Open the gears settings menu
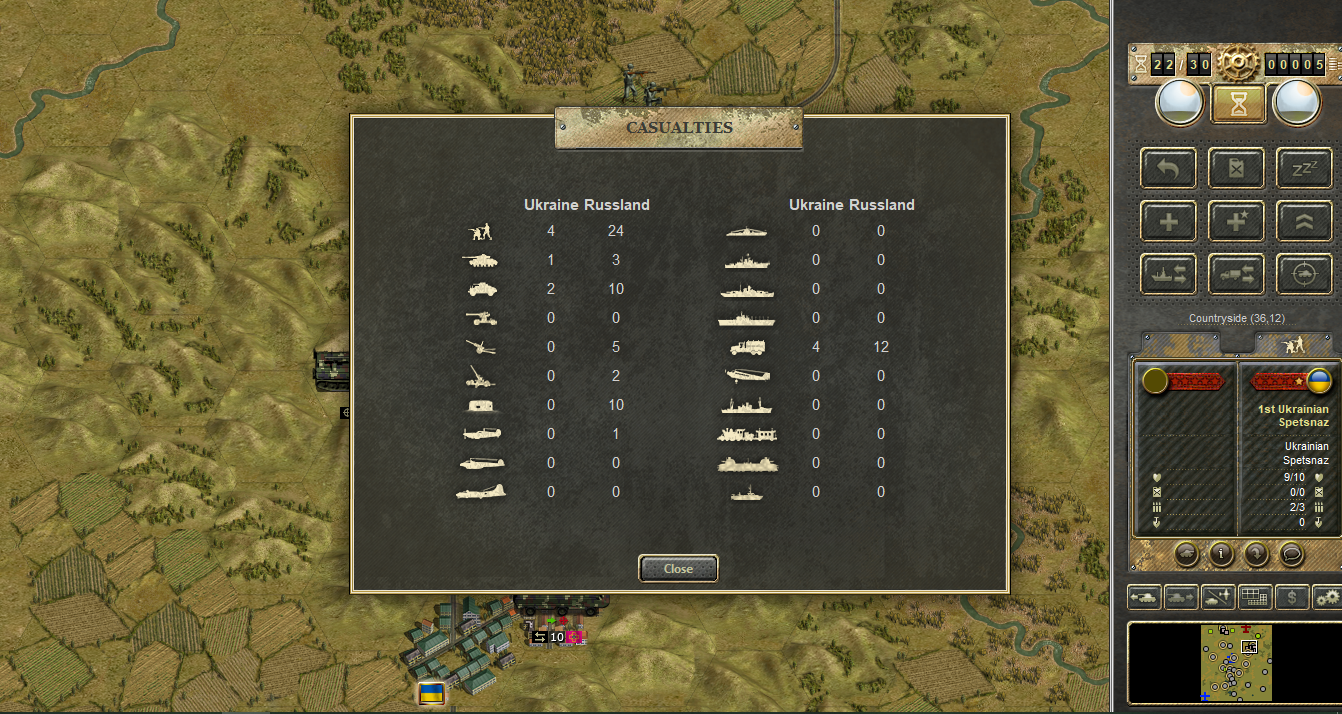This screenshot has height=714, width=1342. point(1327,597)
